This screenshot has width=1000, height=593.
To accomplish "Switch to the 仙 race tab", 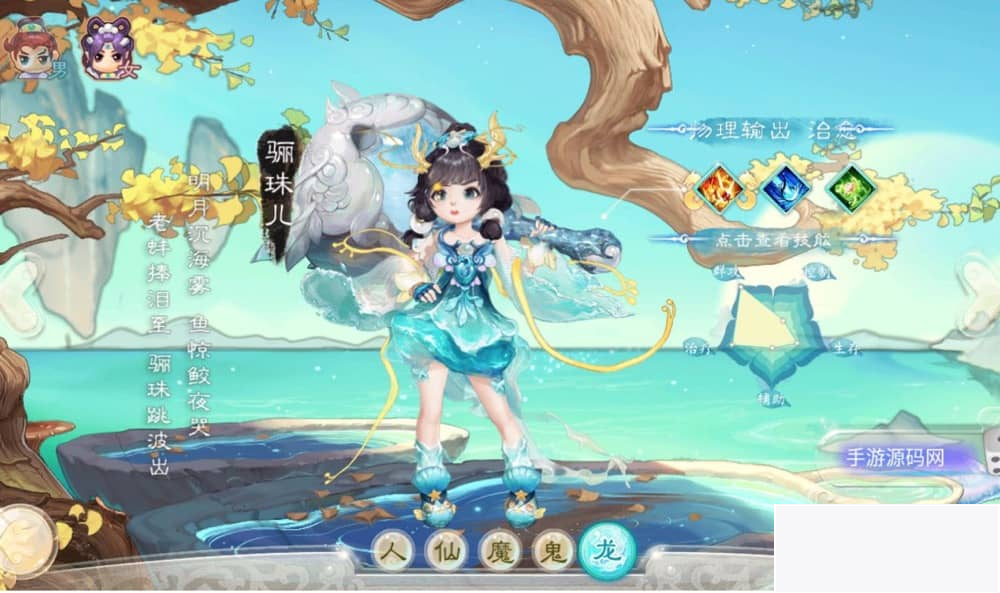I will (x=447, y=551).
